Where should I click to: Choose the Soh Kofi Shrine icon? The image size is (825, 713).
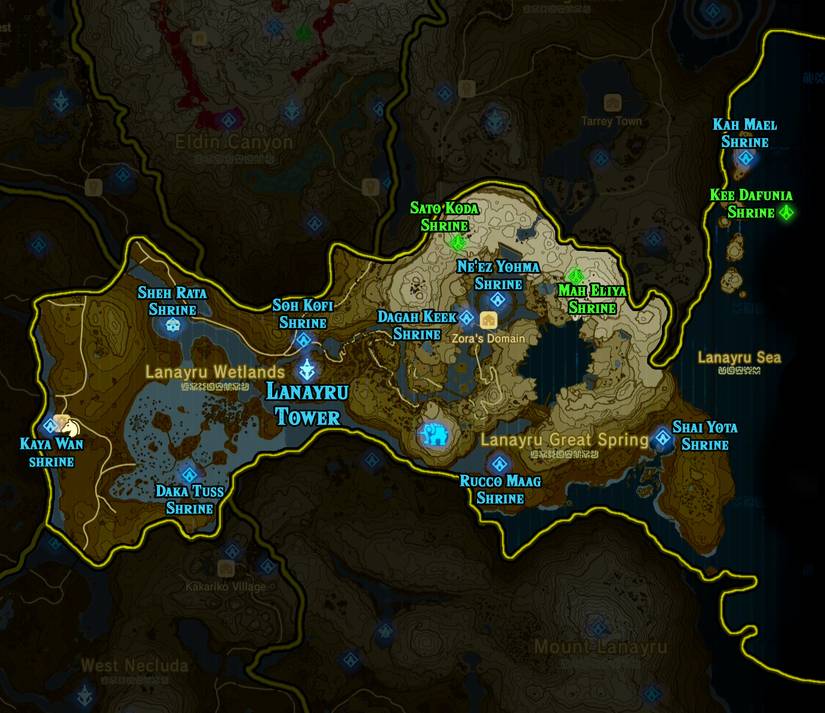click(x=304, y=341)
